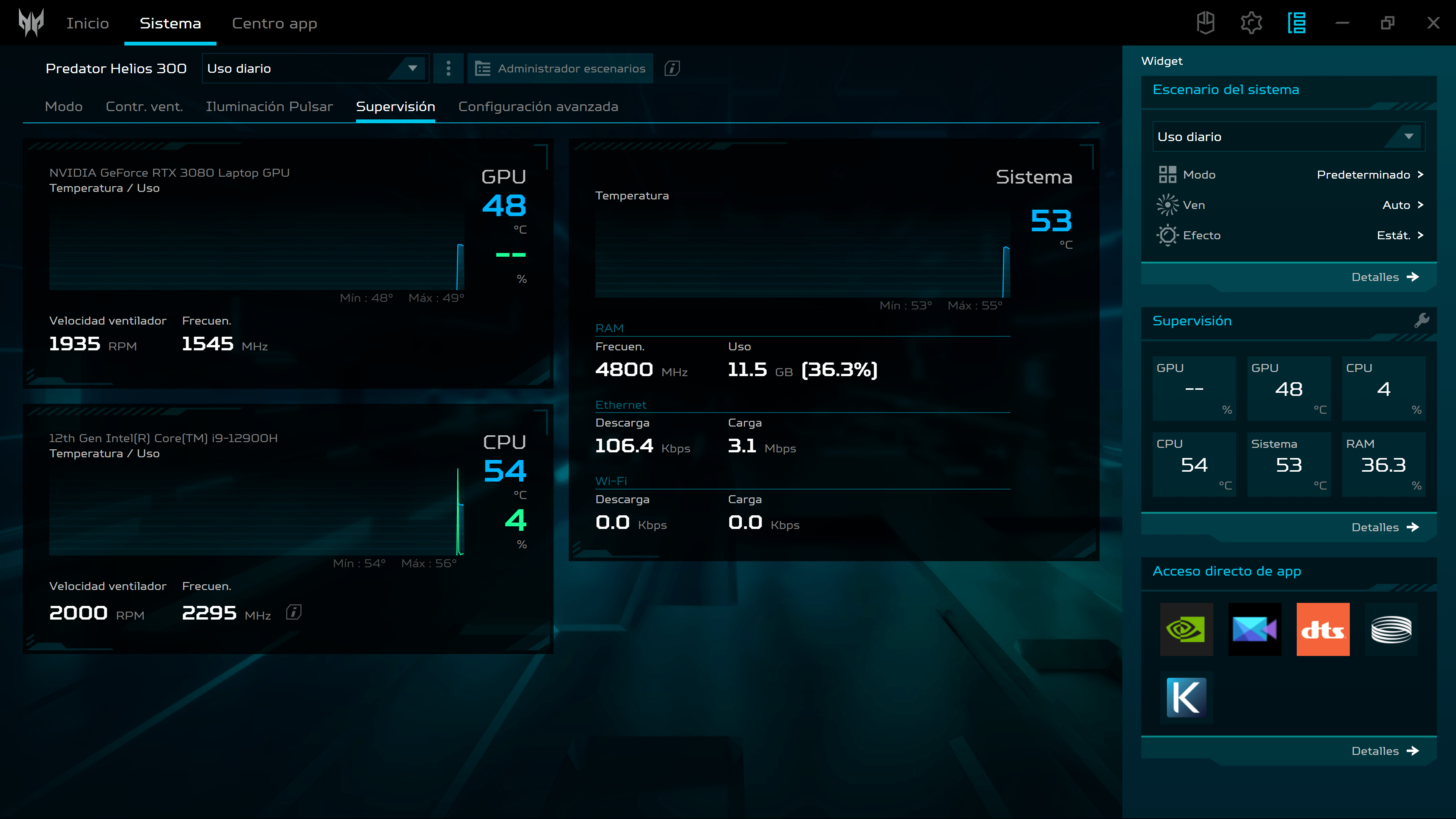Switch to the Inicio tab
The image size is (1456, 819).
click(88, 23)
